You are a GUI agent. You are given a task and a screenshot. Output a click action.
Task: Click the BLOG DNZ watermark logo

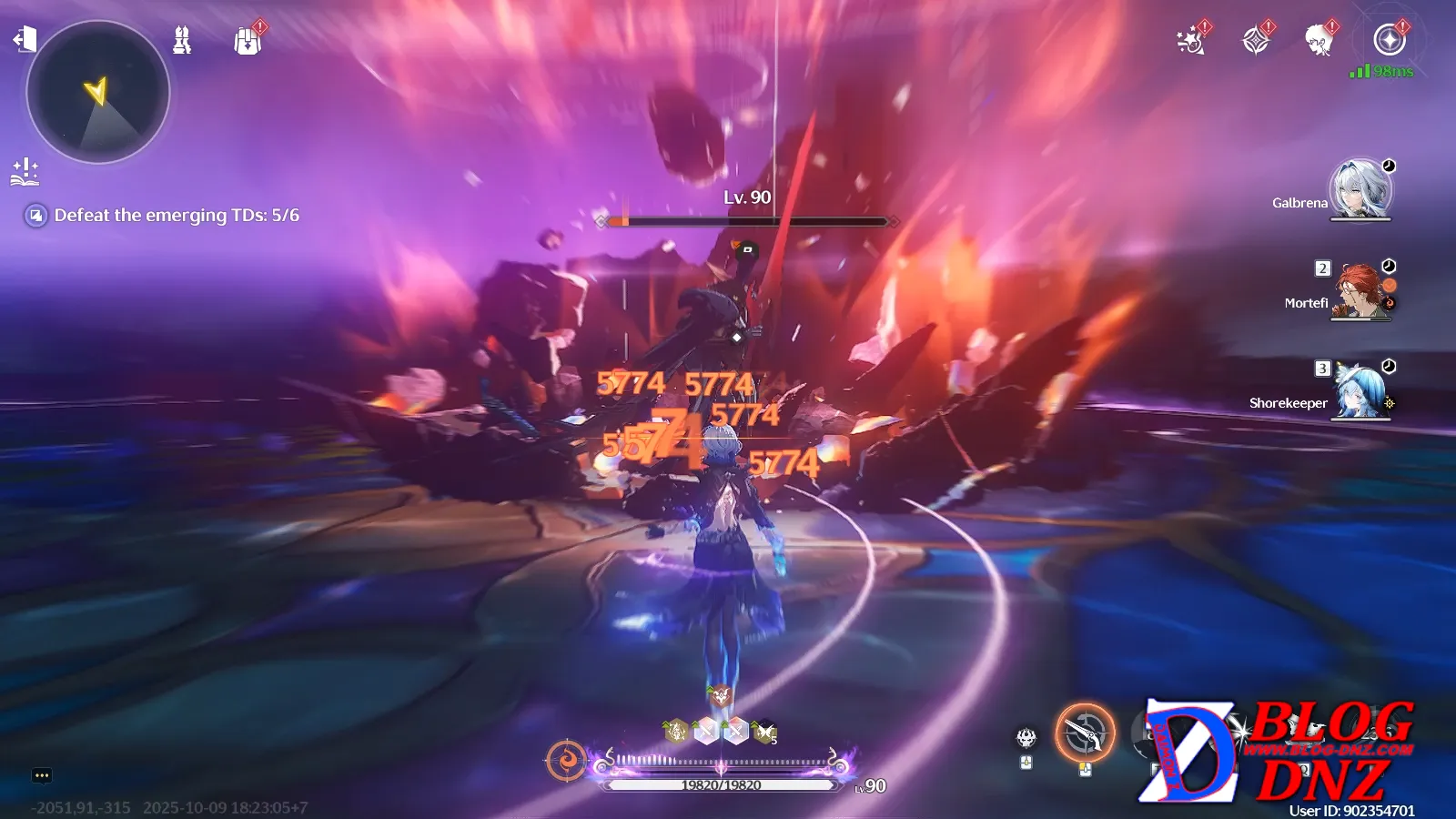point(1279,751)
